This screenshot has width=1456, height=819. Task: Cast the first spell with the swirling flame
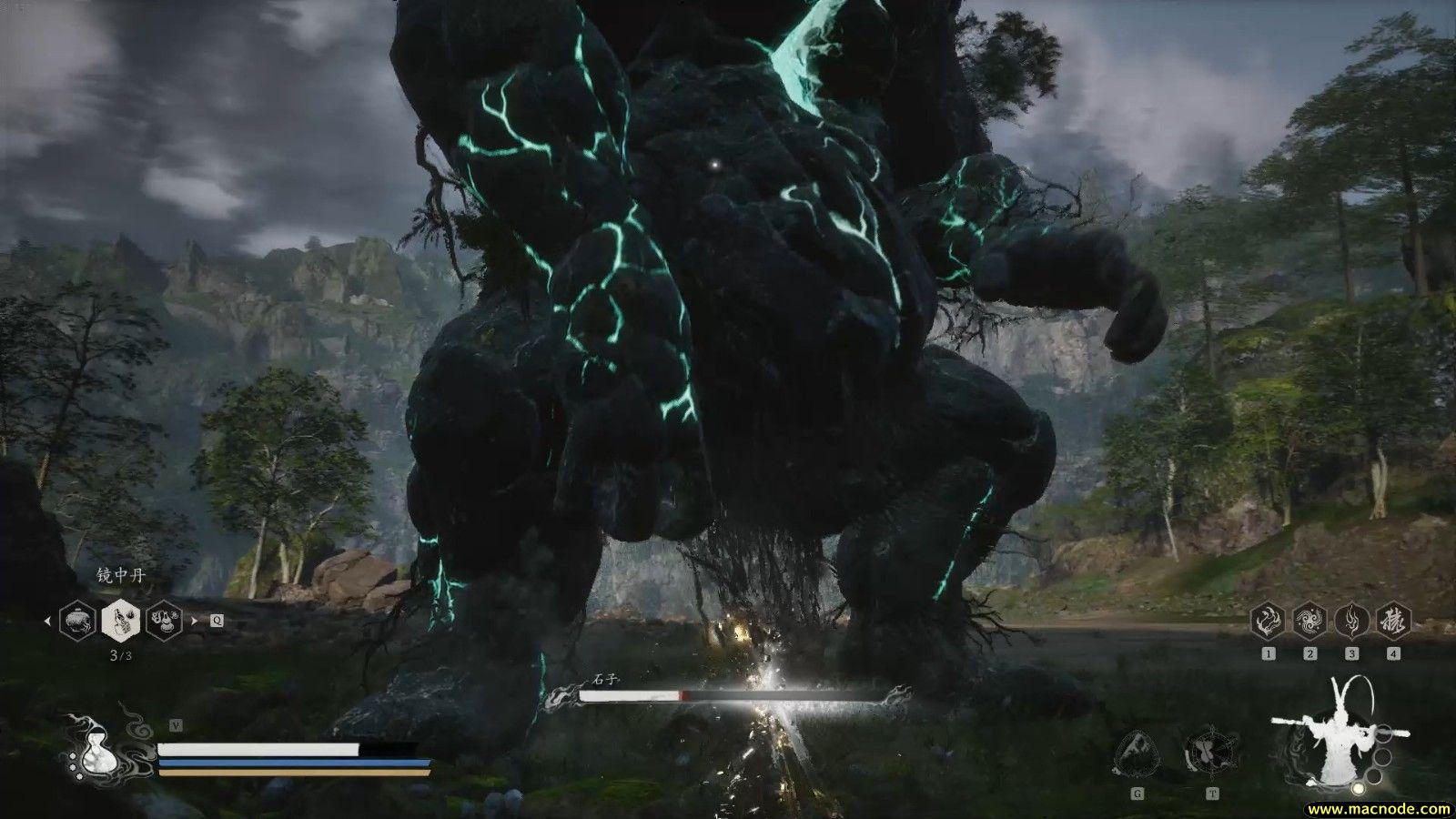pyautogui.click(x=1268, y=622)
